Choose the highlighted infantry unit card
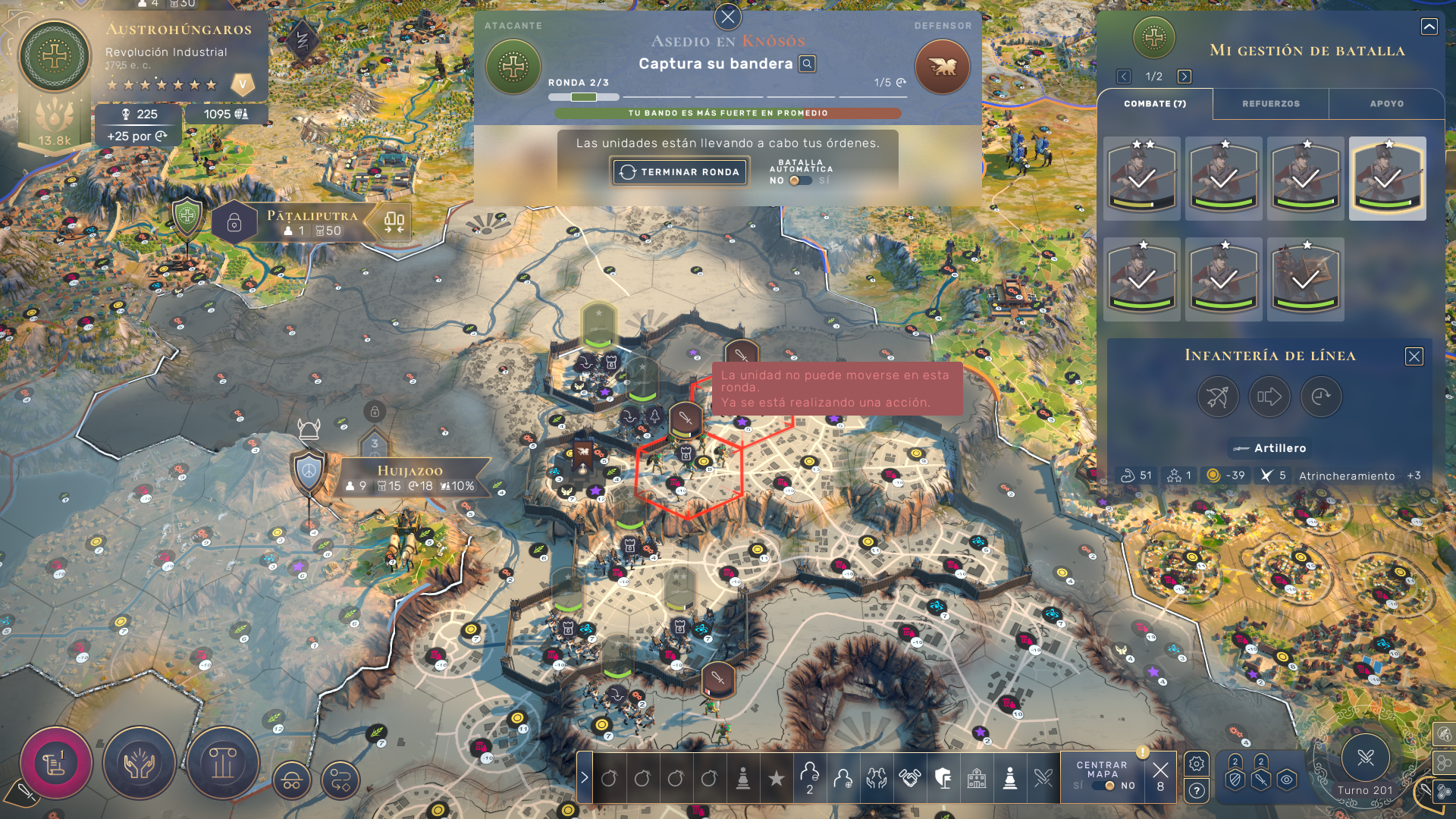This screenshot has height=819, width=1456. click(x=1387, y=178)
